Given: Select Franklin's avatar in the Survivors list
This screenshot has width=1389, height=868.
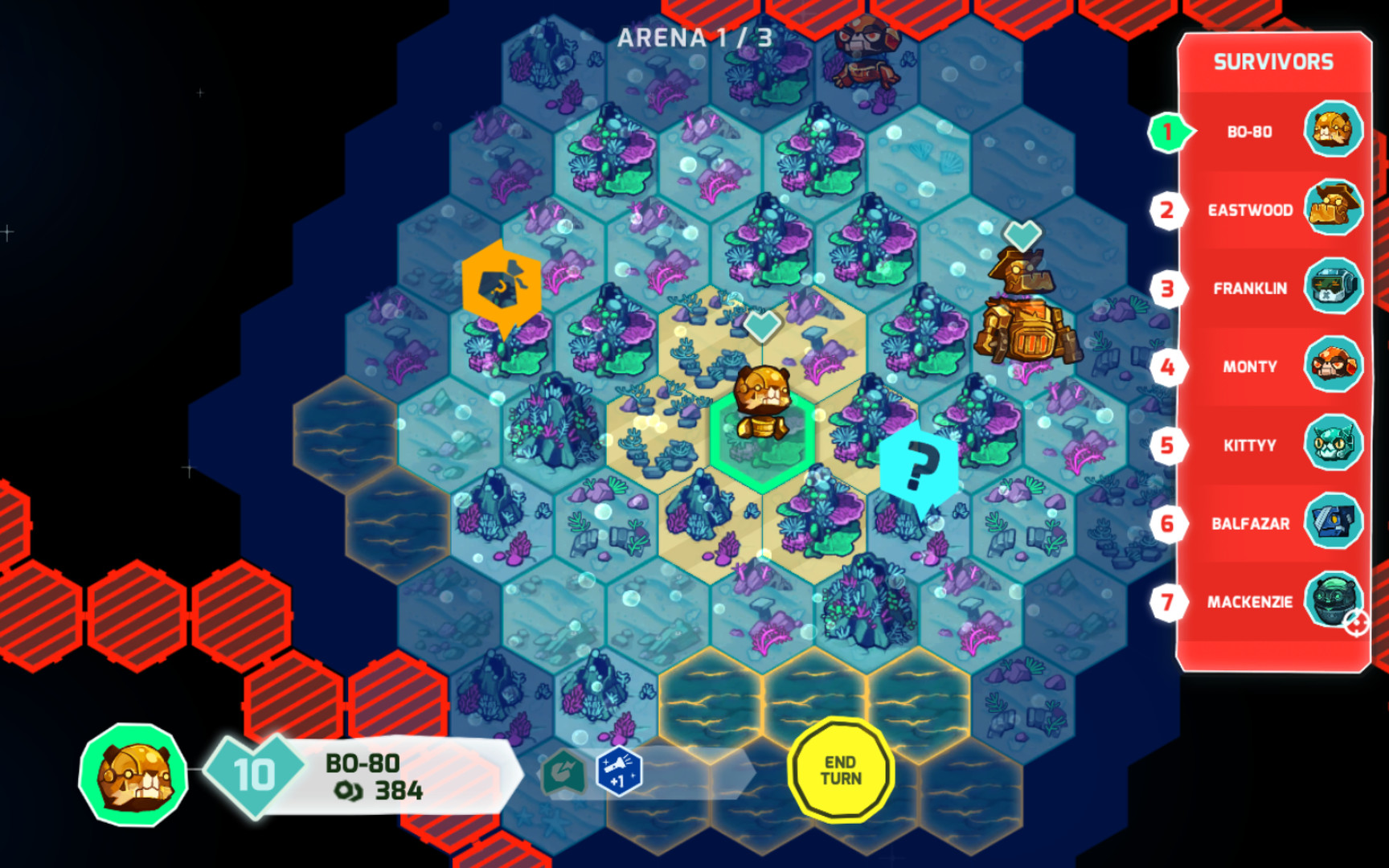Looking at the screenshot, I should click(x=1334, y=288).
